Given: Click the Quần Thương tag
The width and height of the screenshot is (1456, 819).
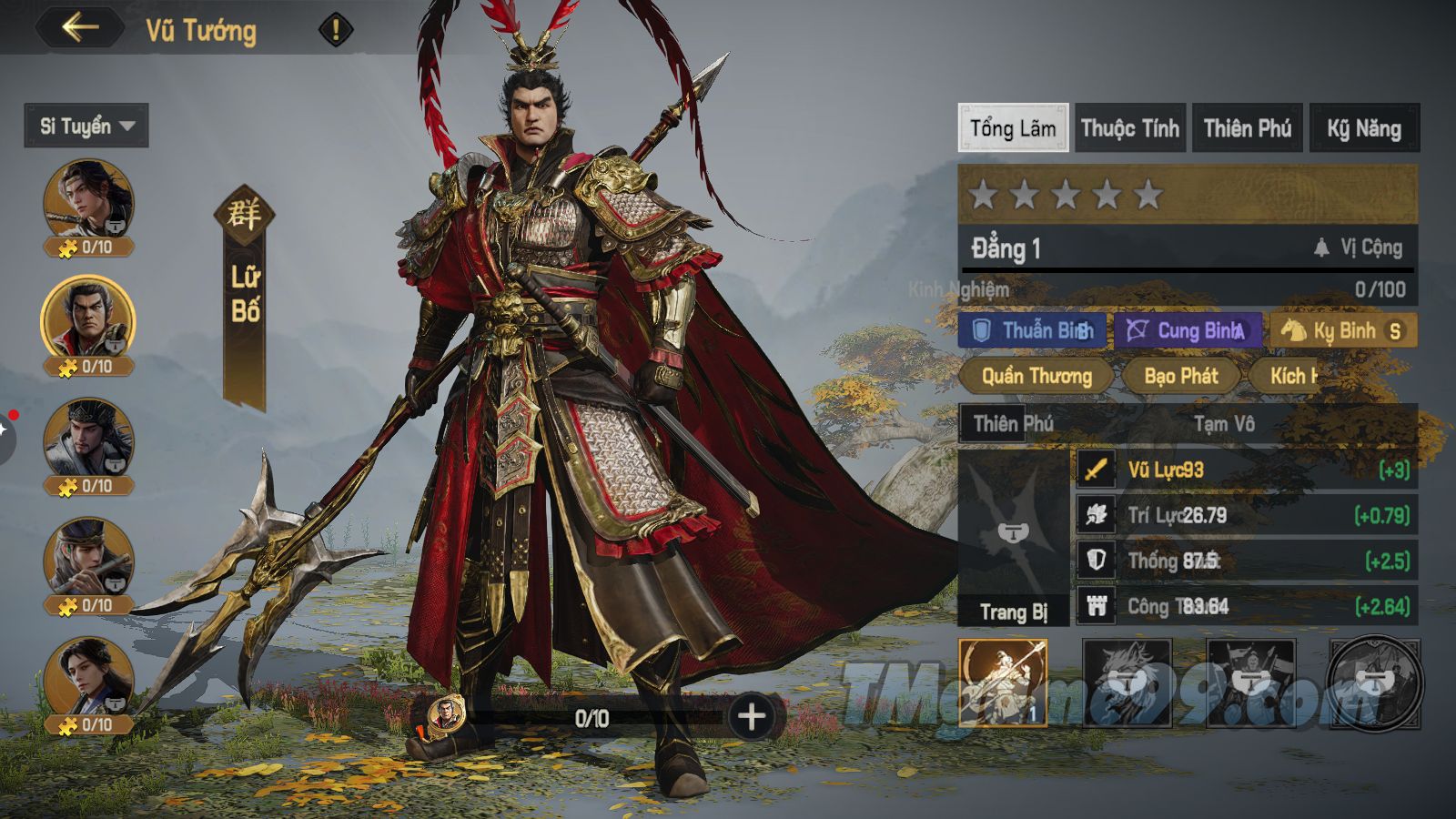Looking at the screenshot, I should 1036,375.
